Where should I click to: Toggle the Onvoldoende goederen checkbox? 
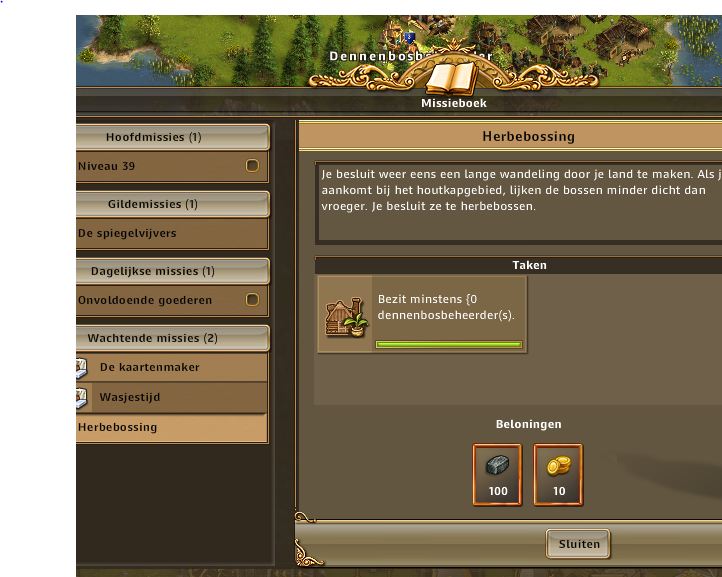tap(252, 300)
